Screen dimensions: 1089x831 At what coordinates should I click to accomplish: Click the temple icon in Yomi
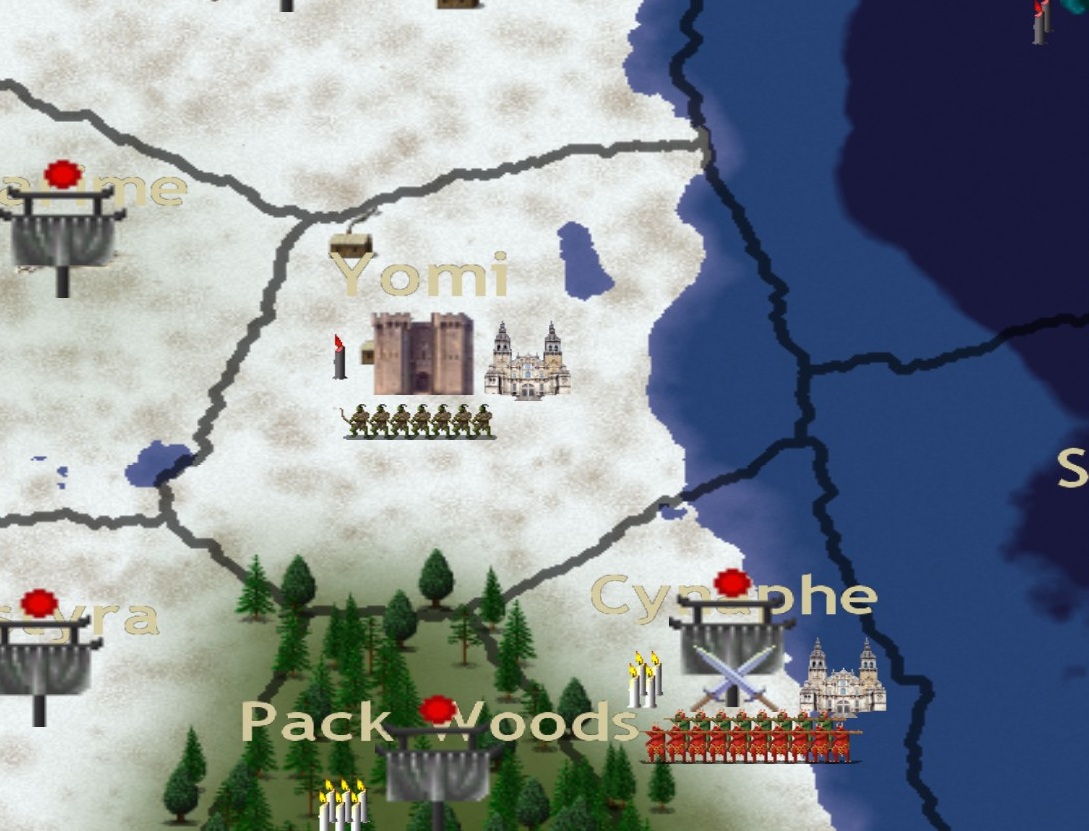(527, 362)
